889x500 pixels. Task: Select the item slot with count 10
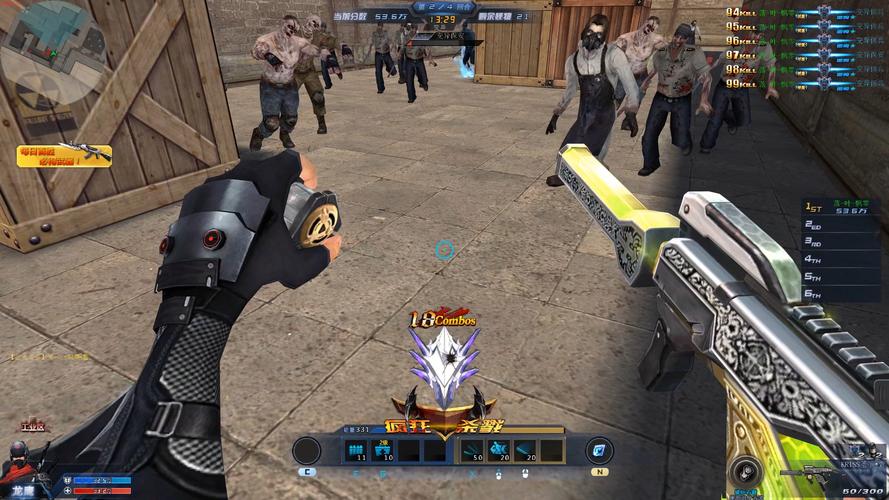pyautogui.click(x=382, y=451)
